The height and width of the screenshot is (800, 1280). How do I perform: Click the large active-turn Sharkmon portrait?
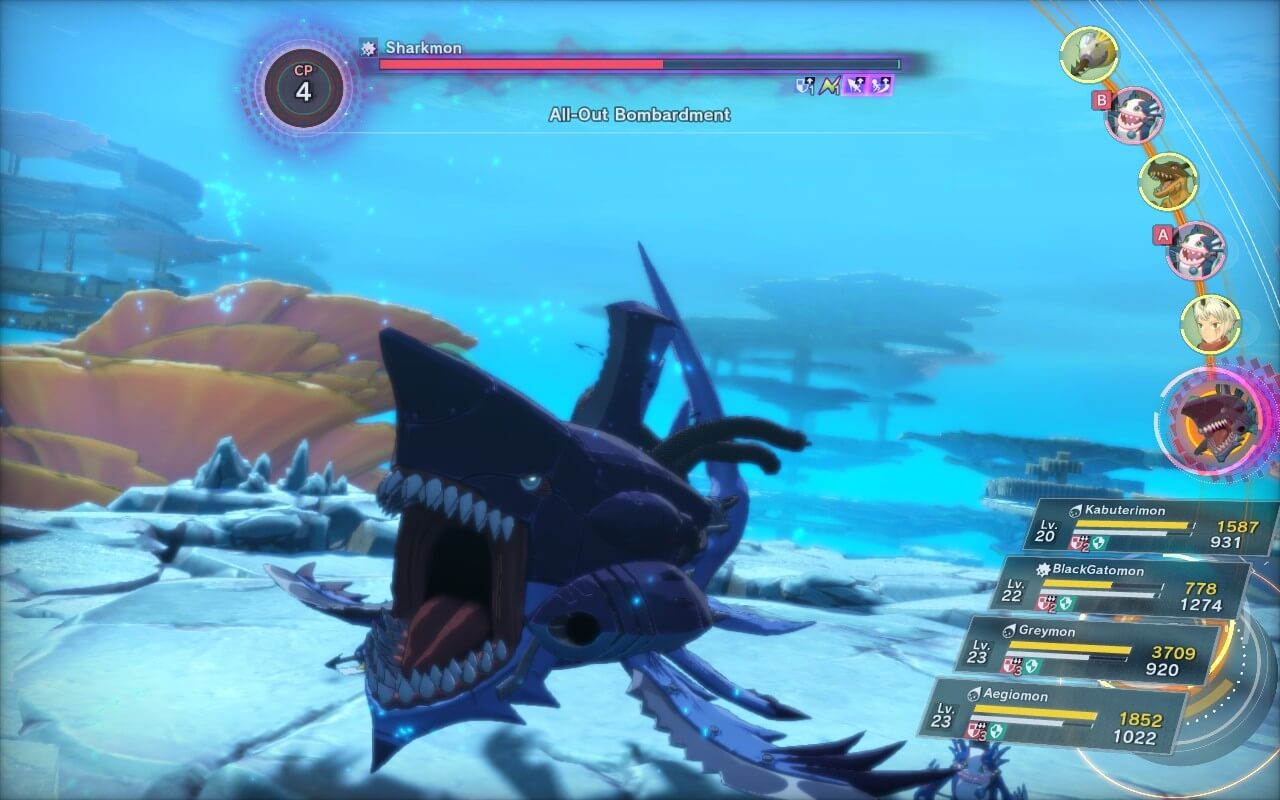coord(1214,419)
